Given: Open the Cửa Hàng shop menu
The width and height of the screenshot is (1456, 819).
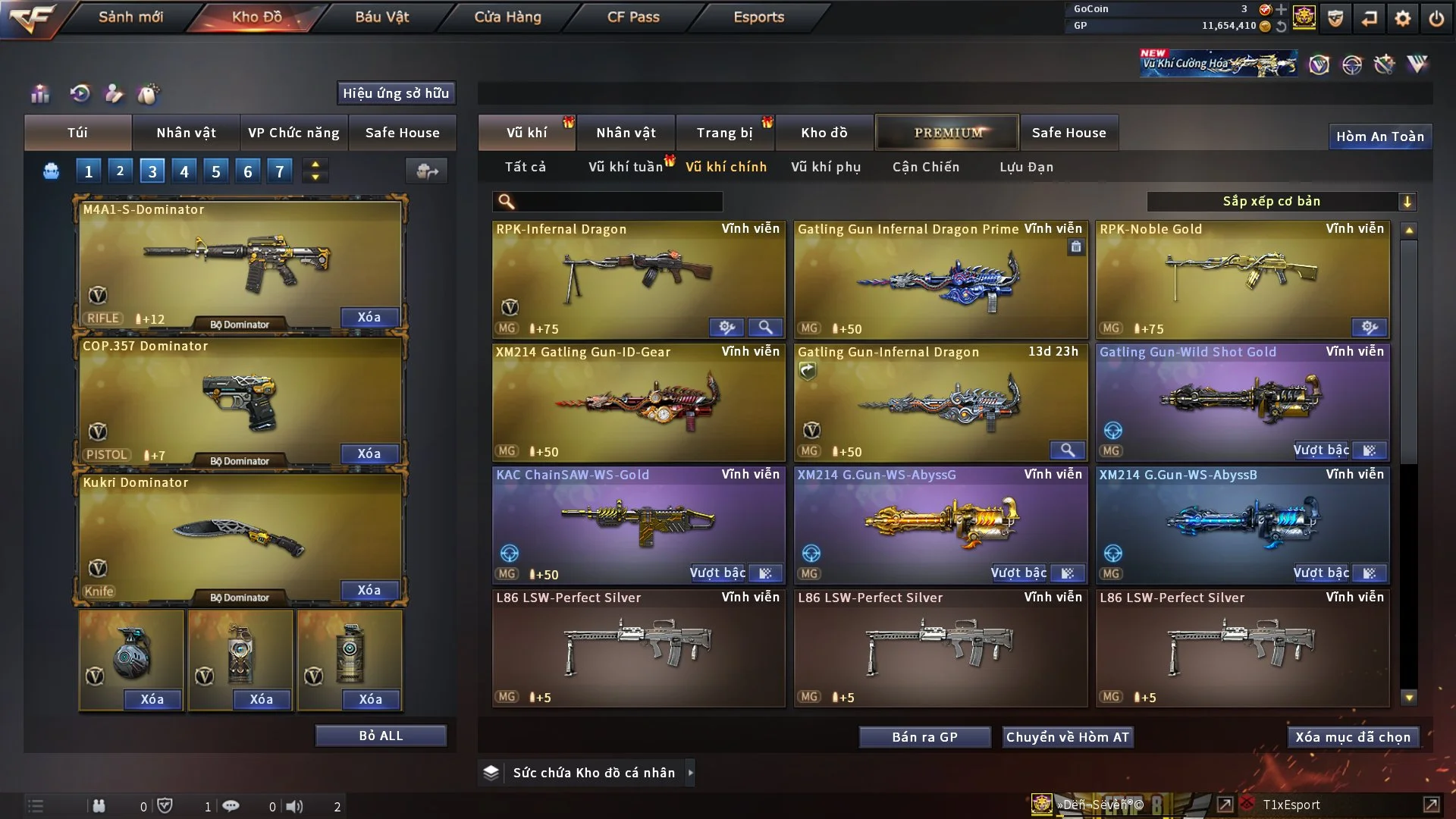Looking at the screenshot, I should 507,17.
